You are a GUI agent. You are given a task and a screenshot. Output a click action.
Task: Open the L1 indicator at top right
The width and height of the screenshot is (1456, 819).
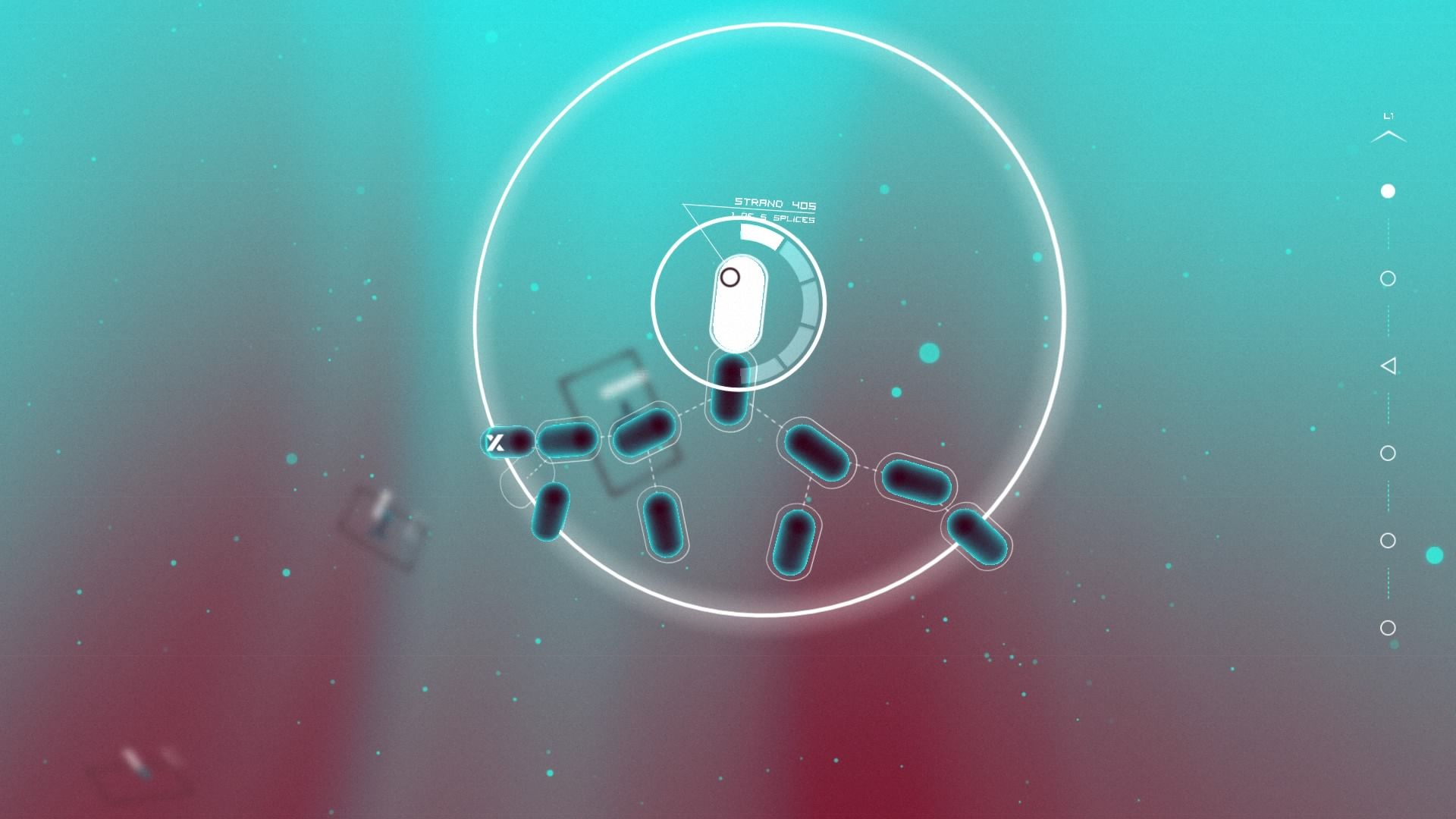coord(1390,115)
